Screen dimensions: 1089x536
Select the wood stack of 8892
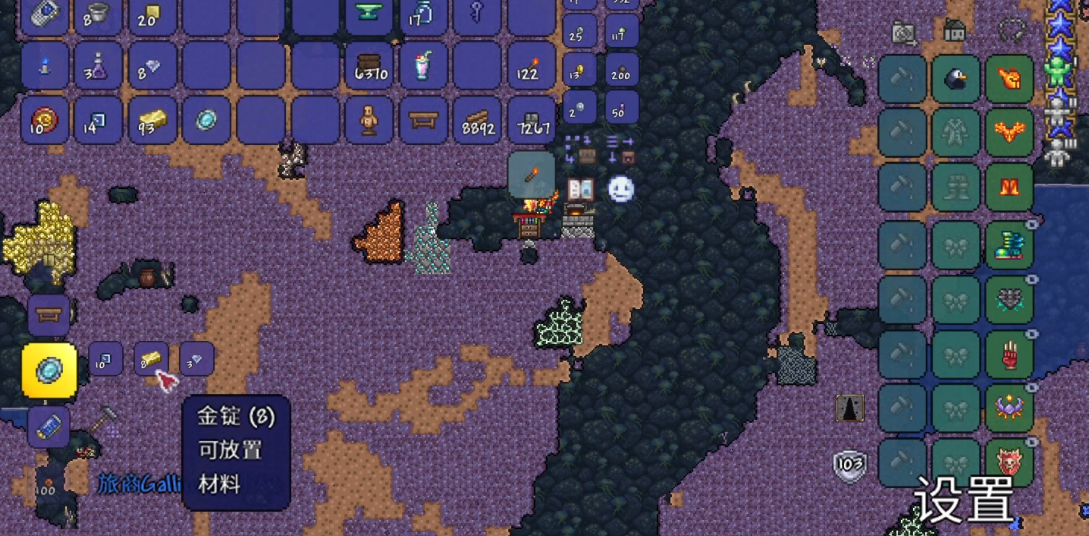476,120
